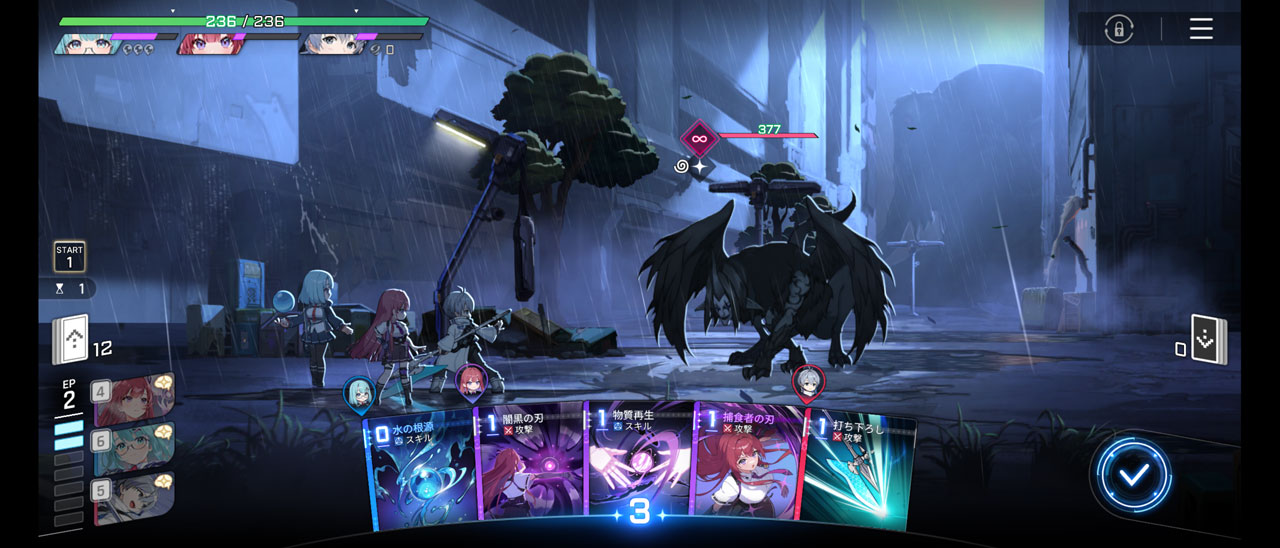Select the teal-haired glasses character skill portrait
1280x548 pixels.
[134, 448]
